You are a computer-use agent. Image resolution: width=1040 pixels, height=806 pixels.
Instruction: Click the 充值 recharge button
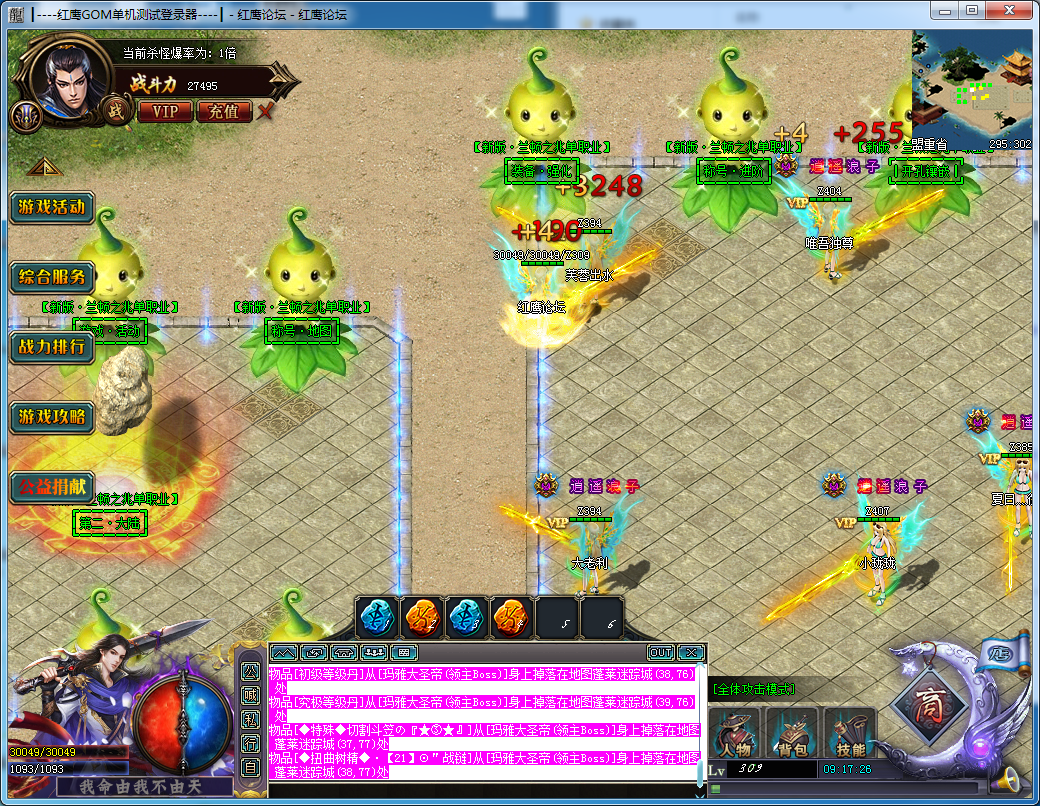[223, 111]
